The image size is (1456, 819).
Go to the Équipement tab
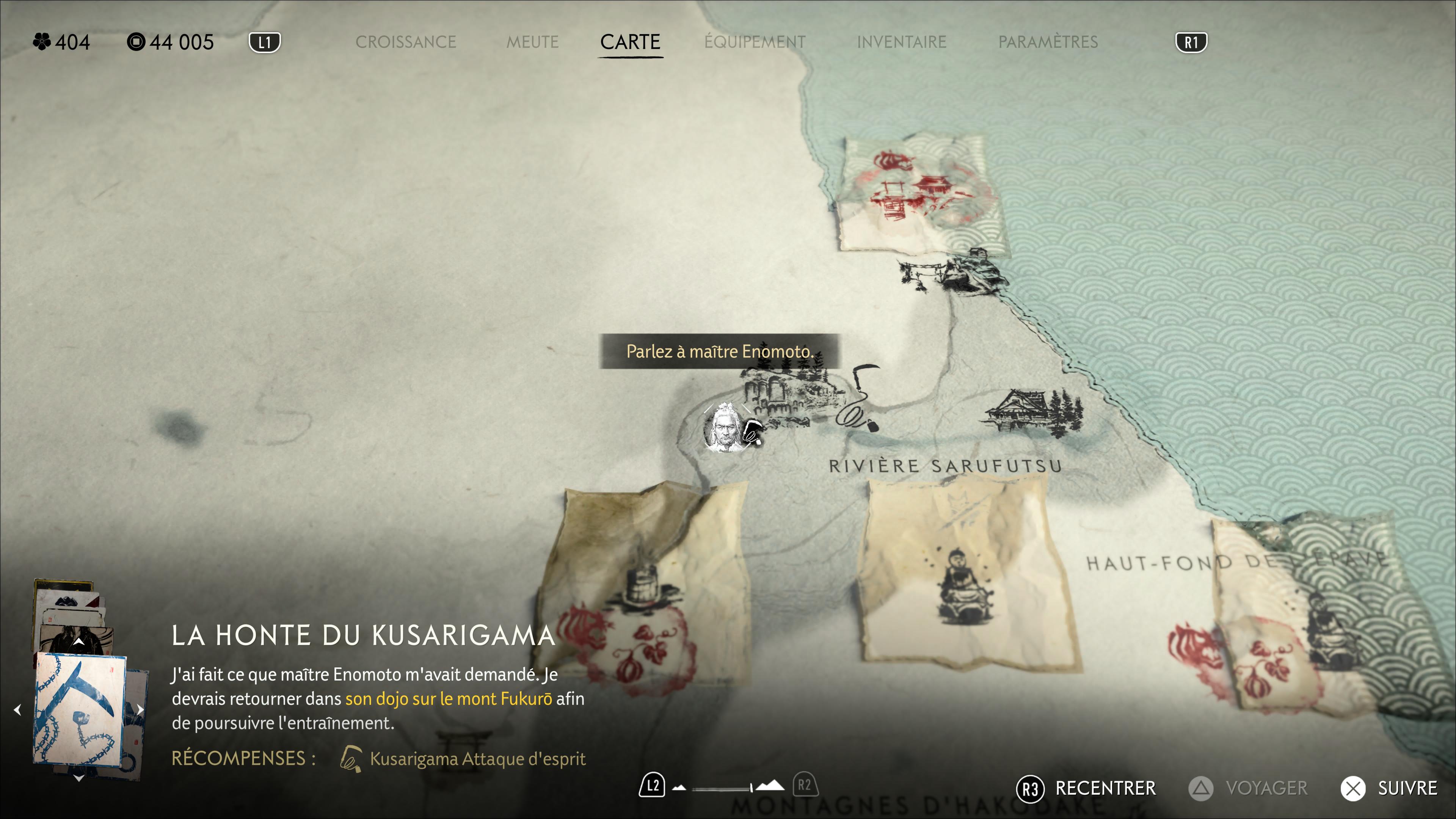(755, 42)
